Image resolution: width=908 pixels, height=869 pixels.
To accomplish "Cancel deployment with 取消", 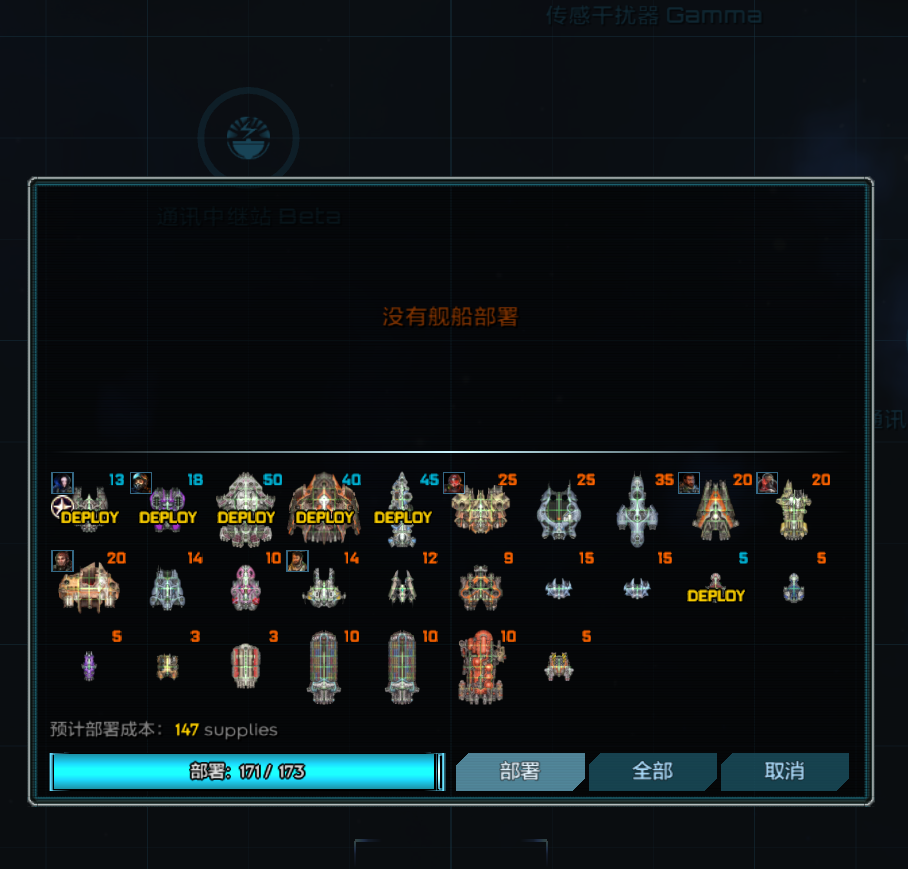I will 784,772.
